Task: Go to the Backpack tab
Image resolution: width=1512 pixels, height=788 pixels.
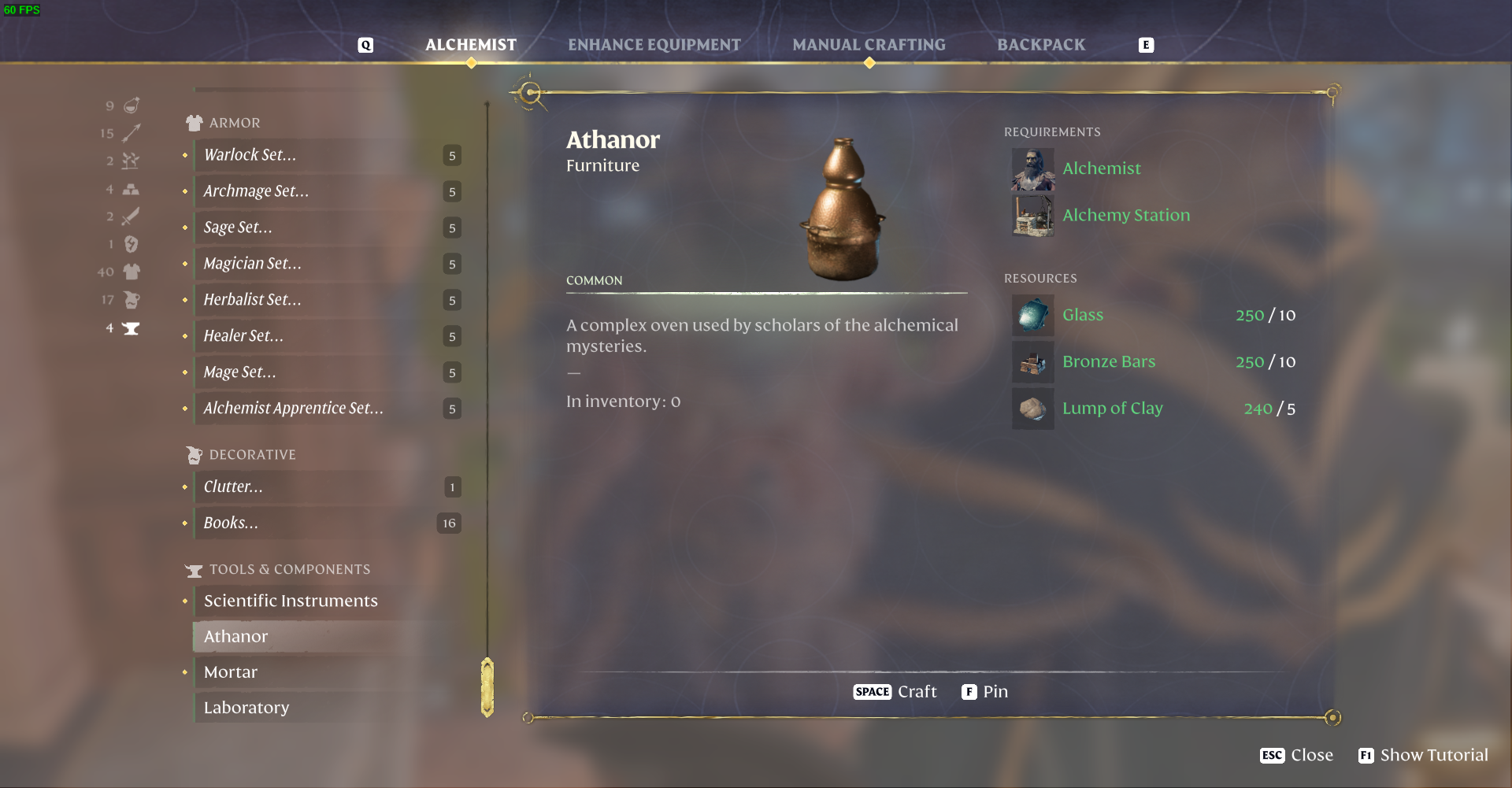Action: pos(1040,45)
